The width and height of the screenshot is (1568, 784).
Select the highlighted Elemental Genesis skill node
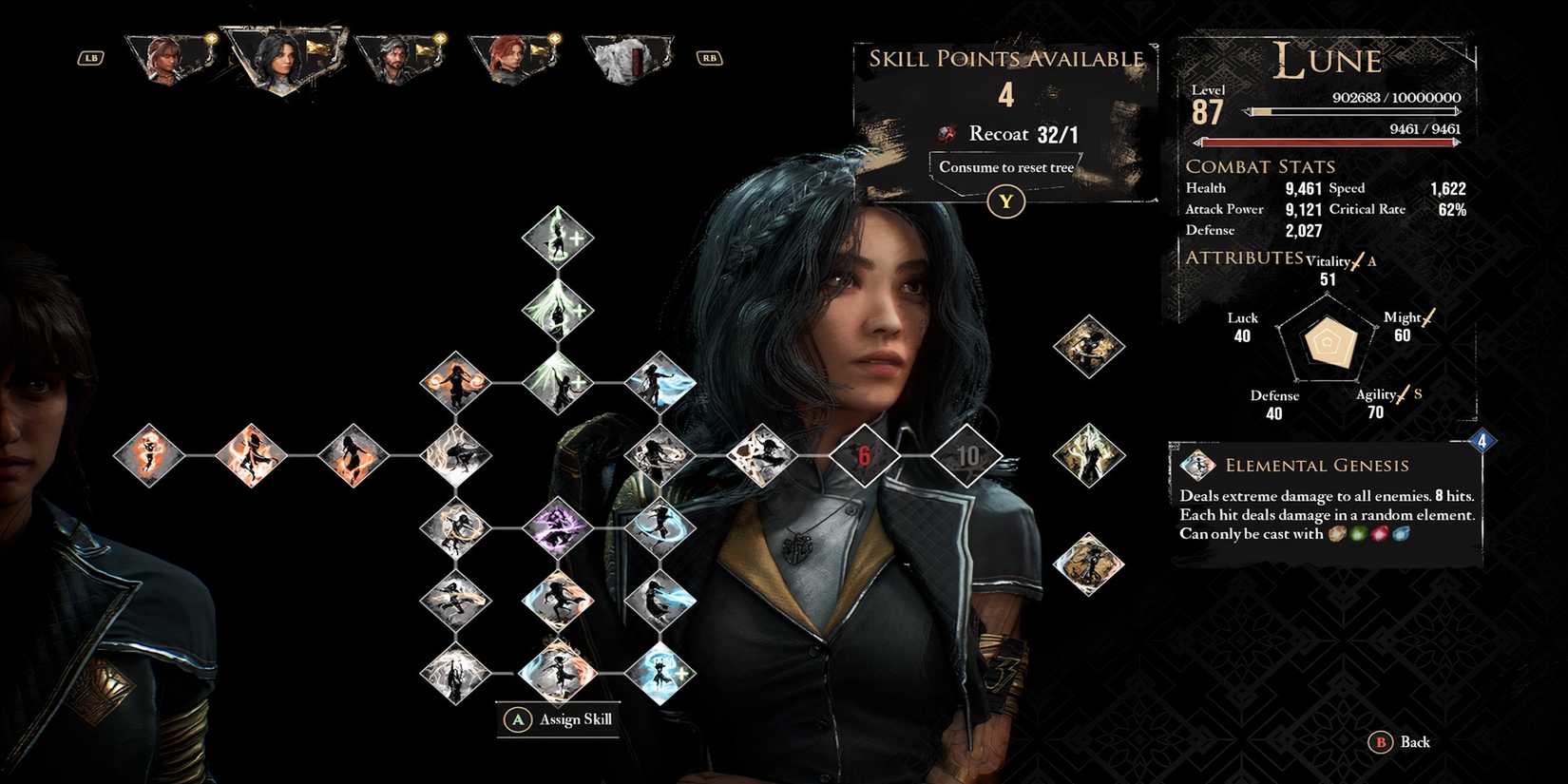[760, 456]
